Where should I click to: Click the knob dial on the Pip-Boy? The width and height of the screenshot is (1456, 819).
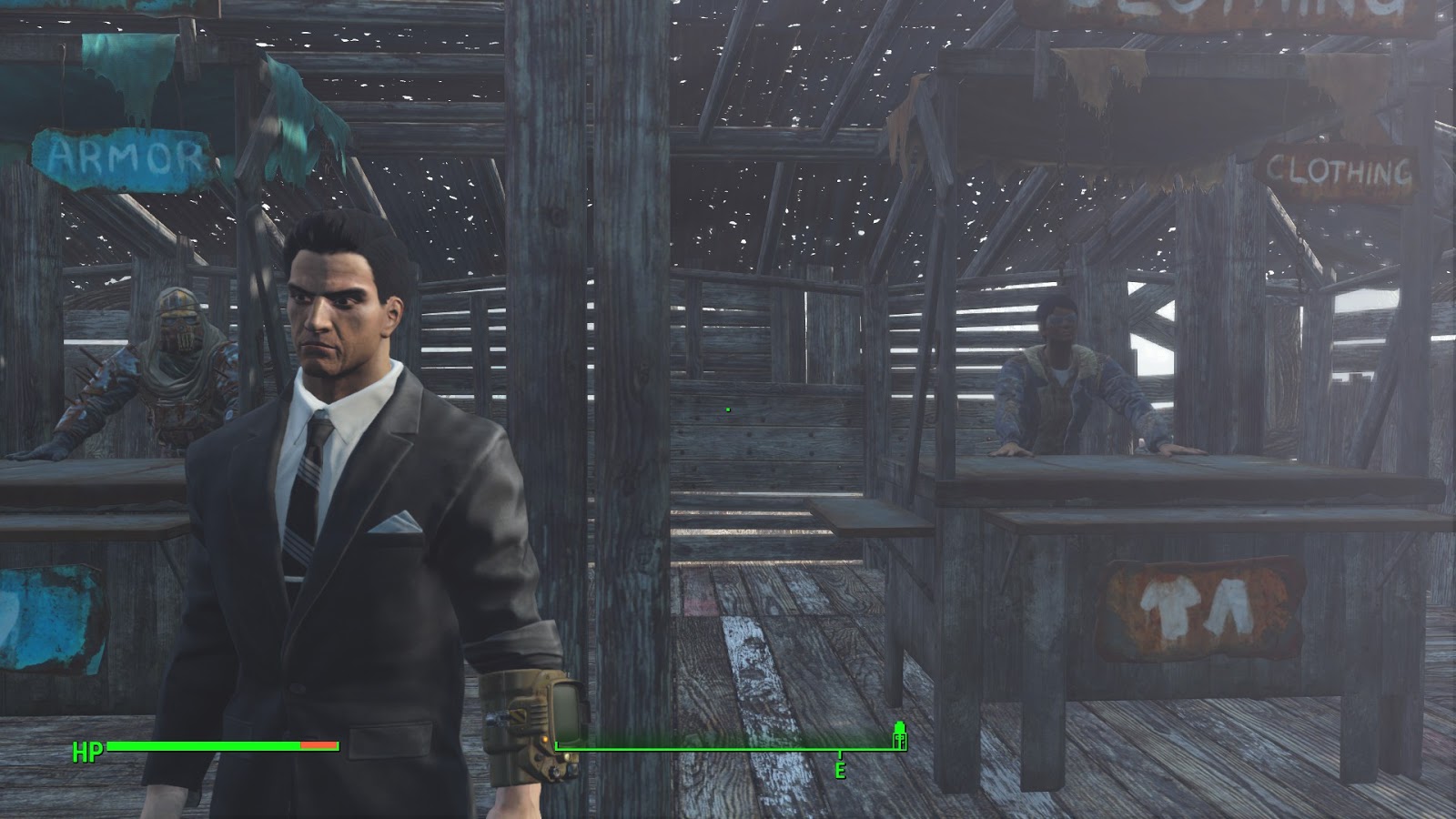(x=553, y=772)
